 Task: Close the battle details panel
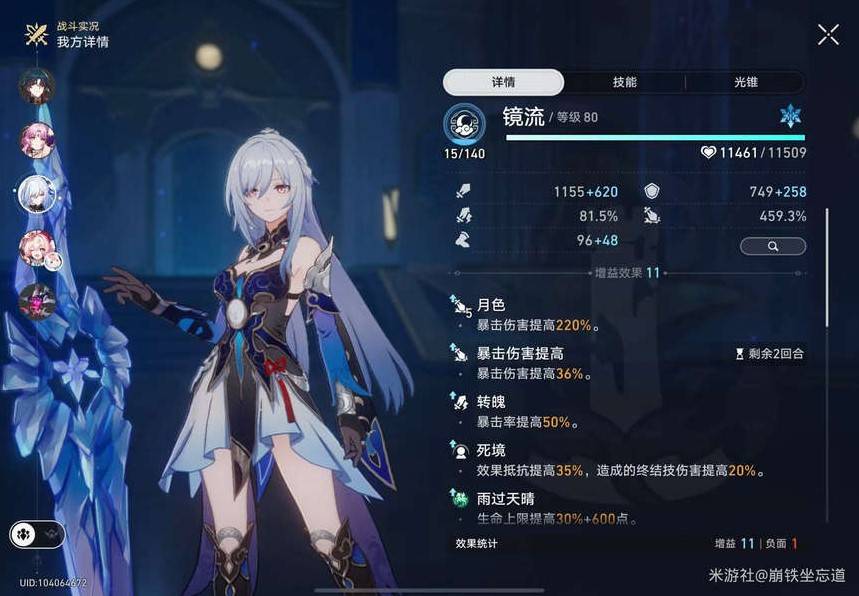(828, 35)
